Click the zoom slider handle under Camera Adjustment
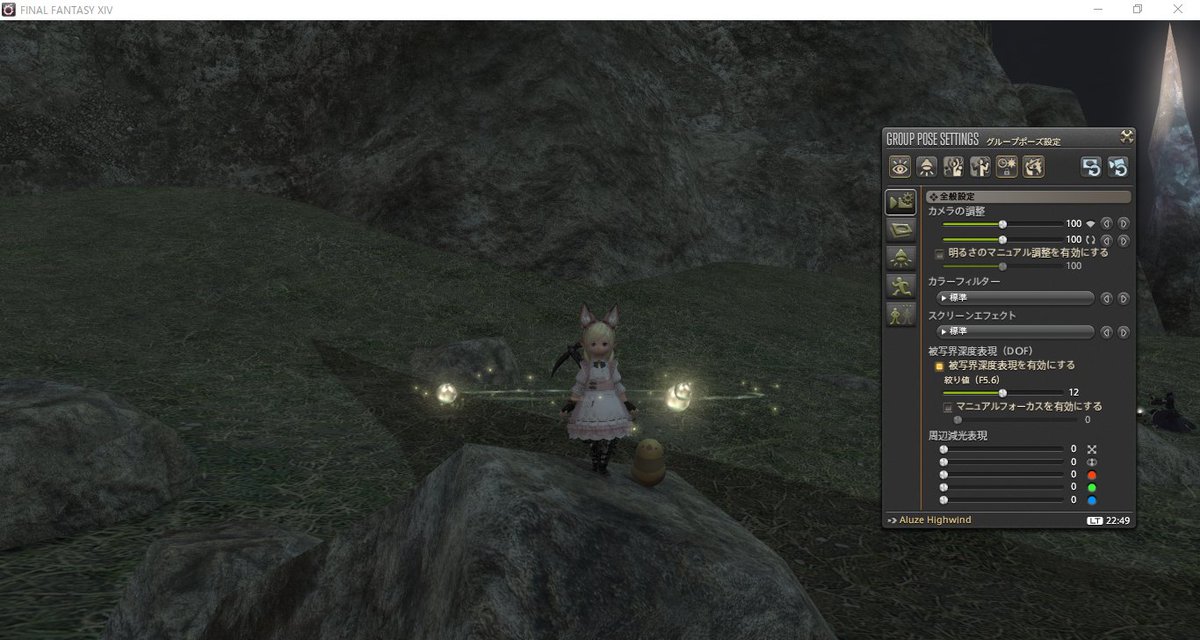Image resolution: width=1200 pixels, height=640 pixels. click(x=1003, y=224)
